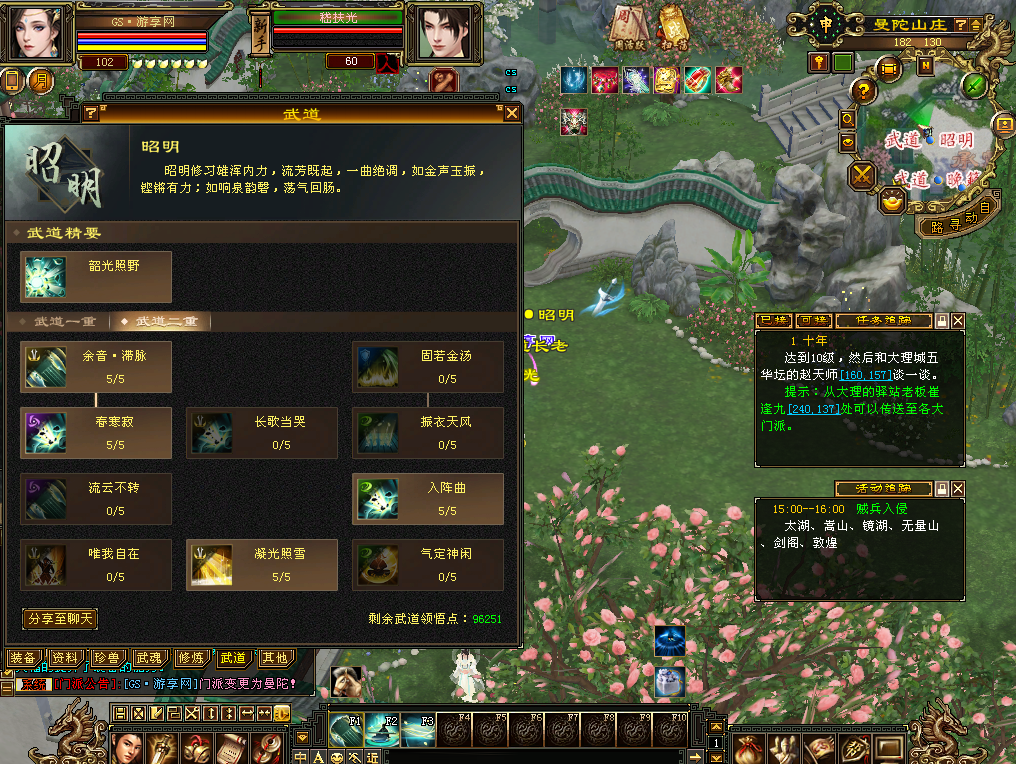The height and width of the screenshot is (764, 1016).
Task: Switch to the 武道一重 tab
Action: [65, 322]
